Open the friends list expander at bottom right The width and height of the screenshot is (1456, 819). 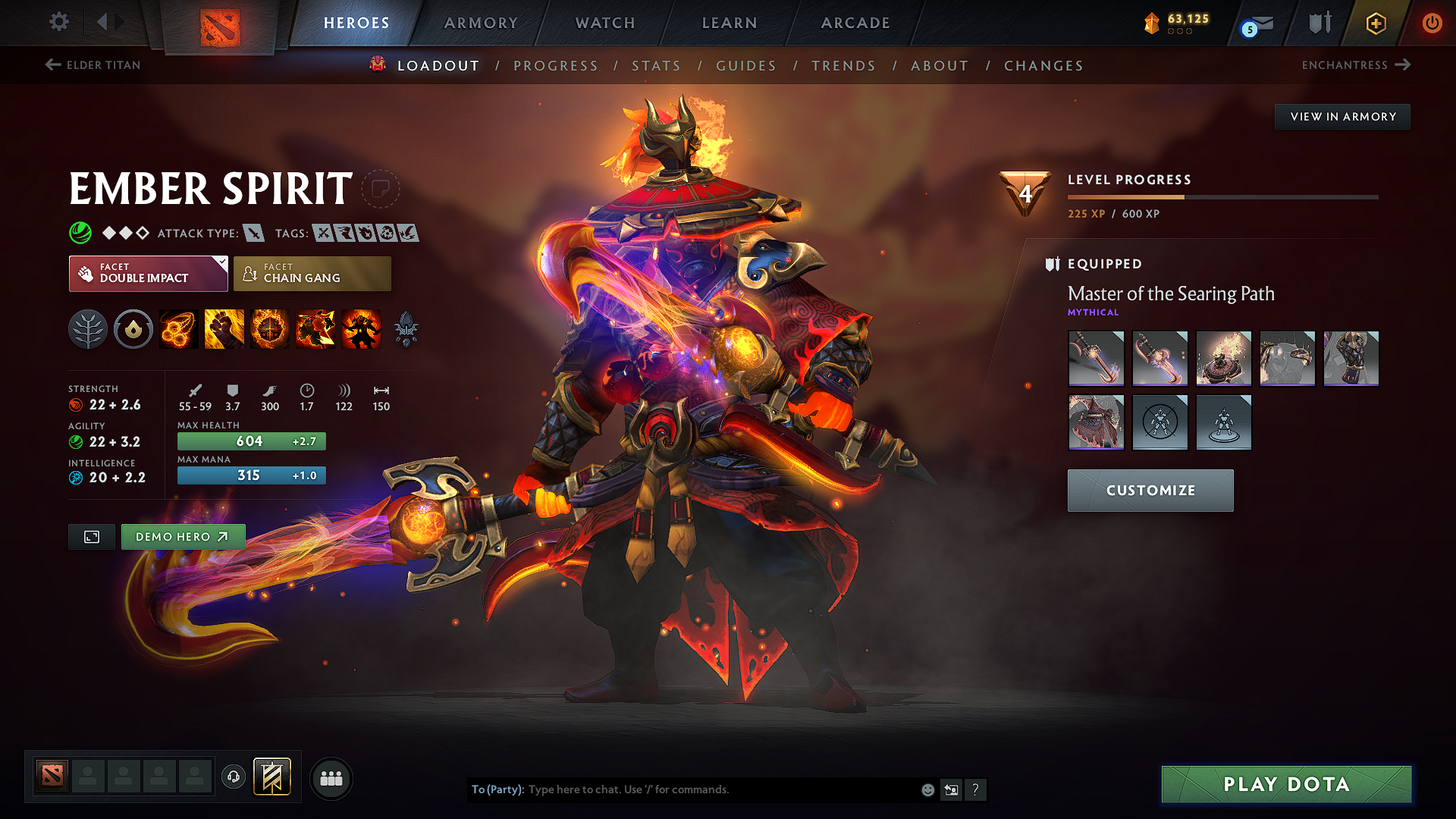(x=331, y=778)
